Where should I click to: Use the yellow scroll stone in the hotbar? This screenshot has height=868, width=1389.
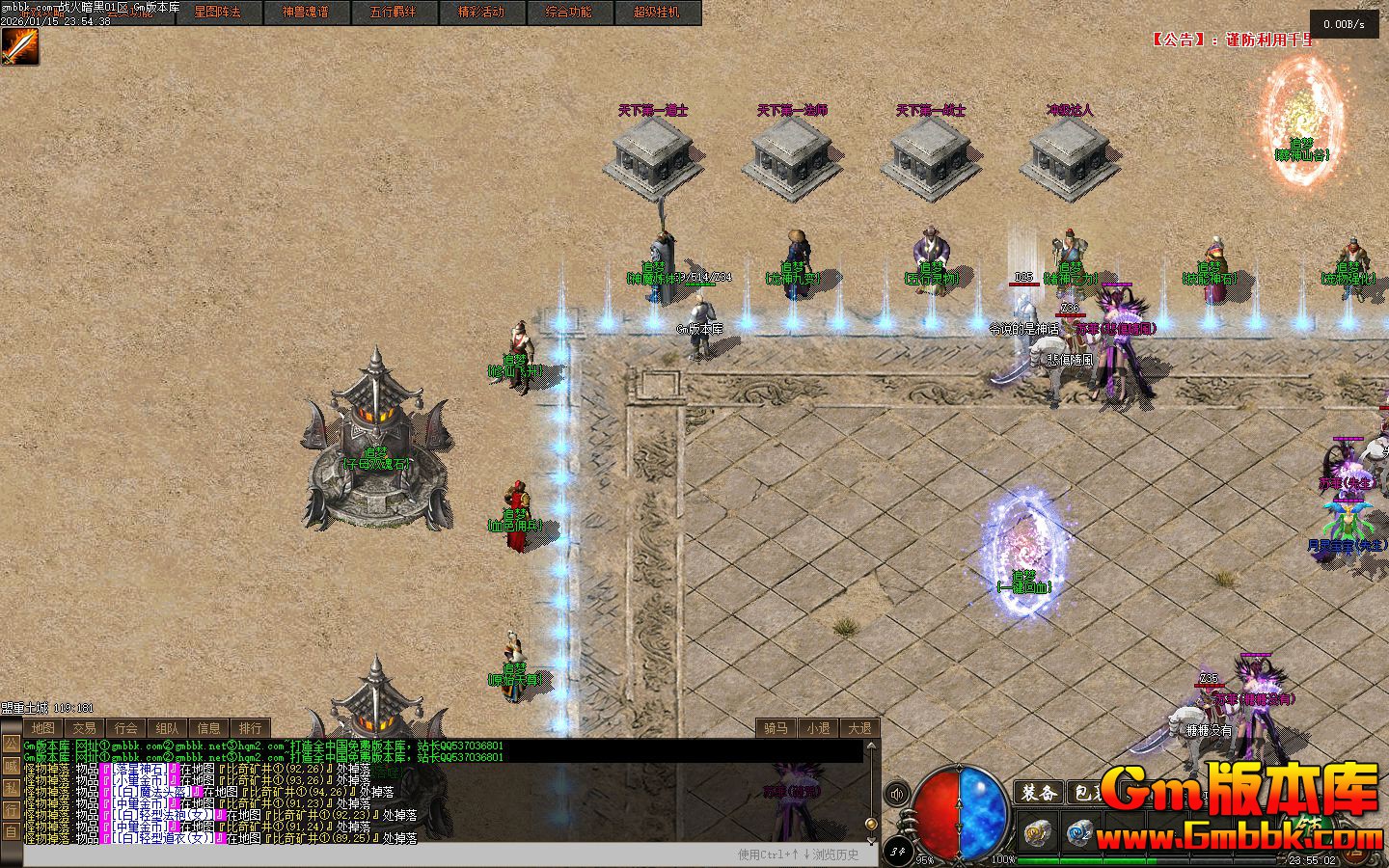(1037, 831)
